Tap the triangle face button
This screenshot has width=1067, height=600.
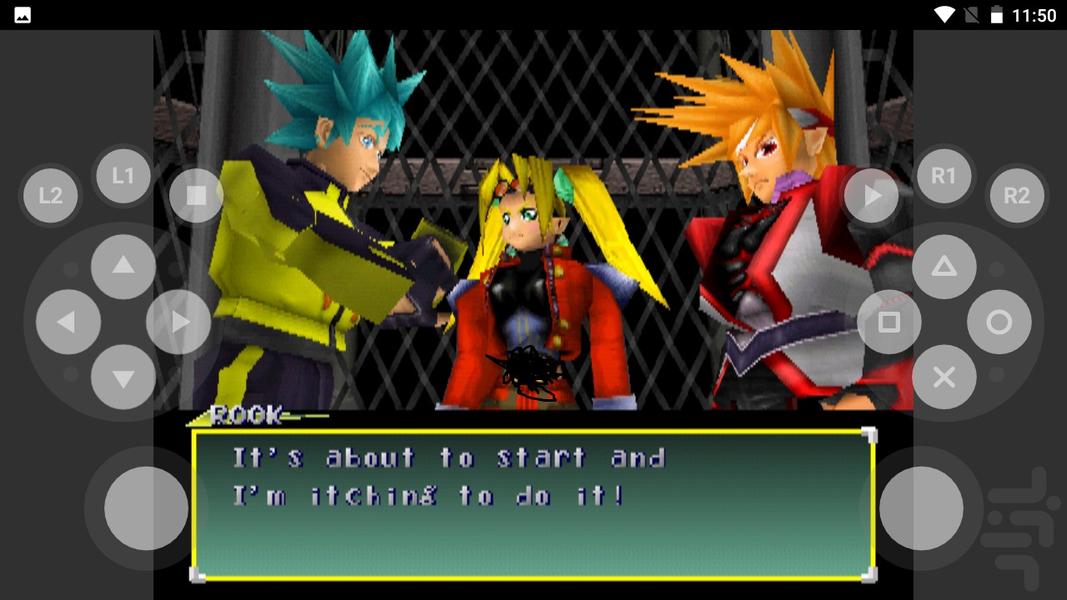tap(943, 266)
